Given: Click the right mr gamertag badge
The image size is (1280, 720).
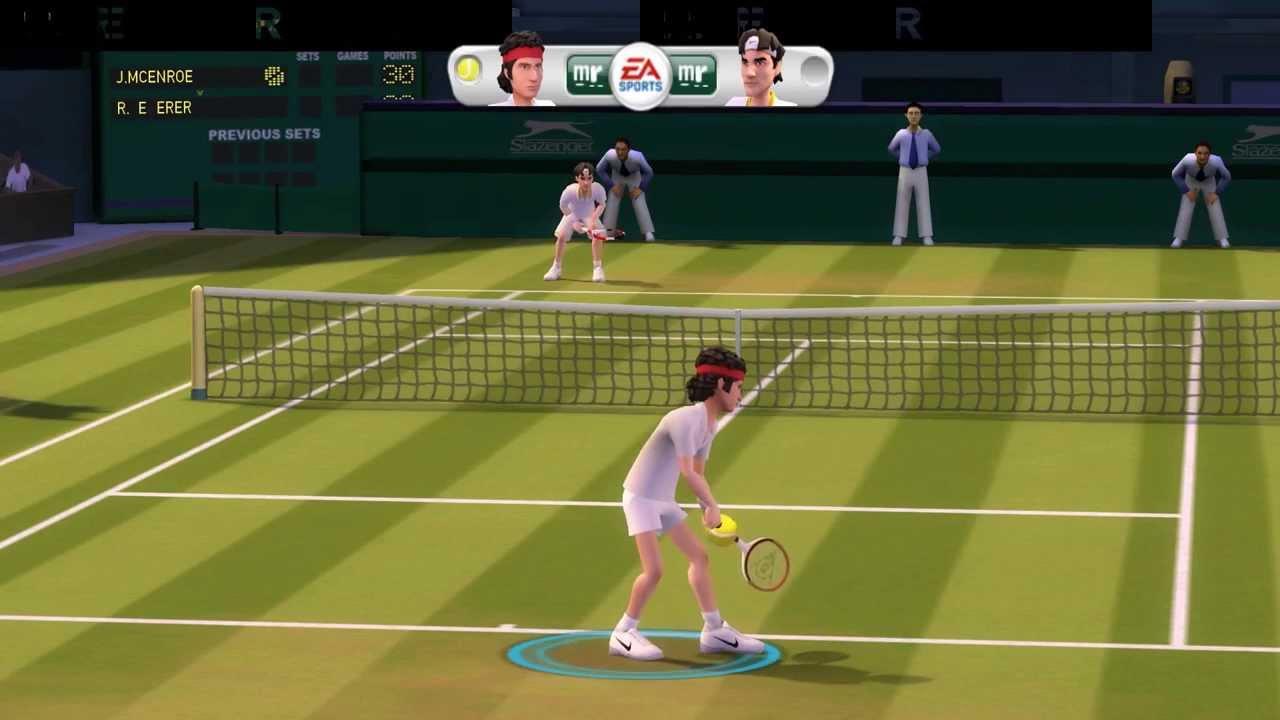Looking at the screenshot, I should [694, 73].
